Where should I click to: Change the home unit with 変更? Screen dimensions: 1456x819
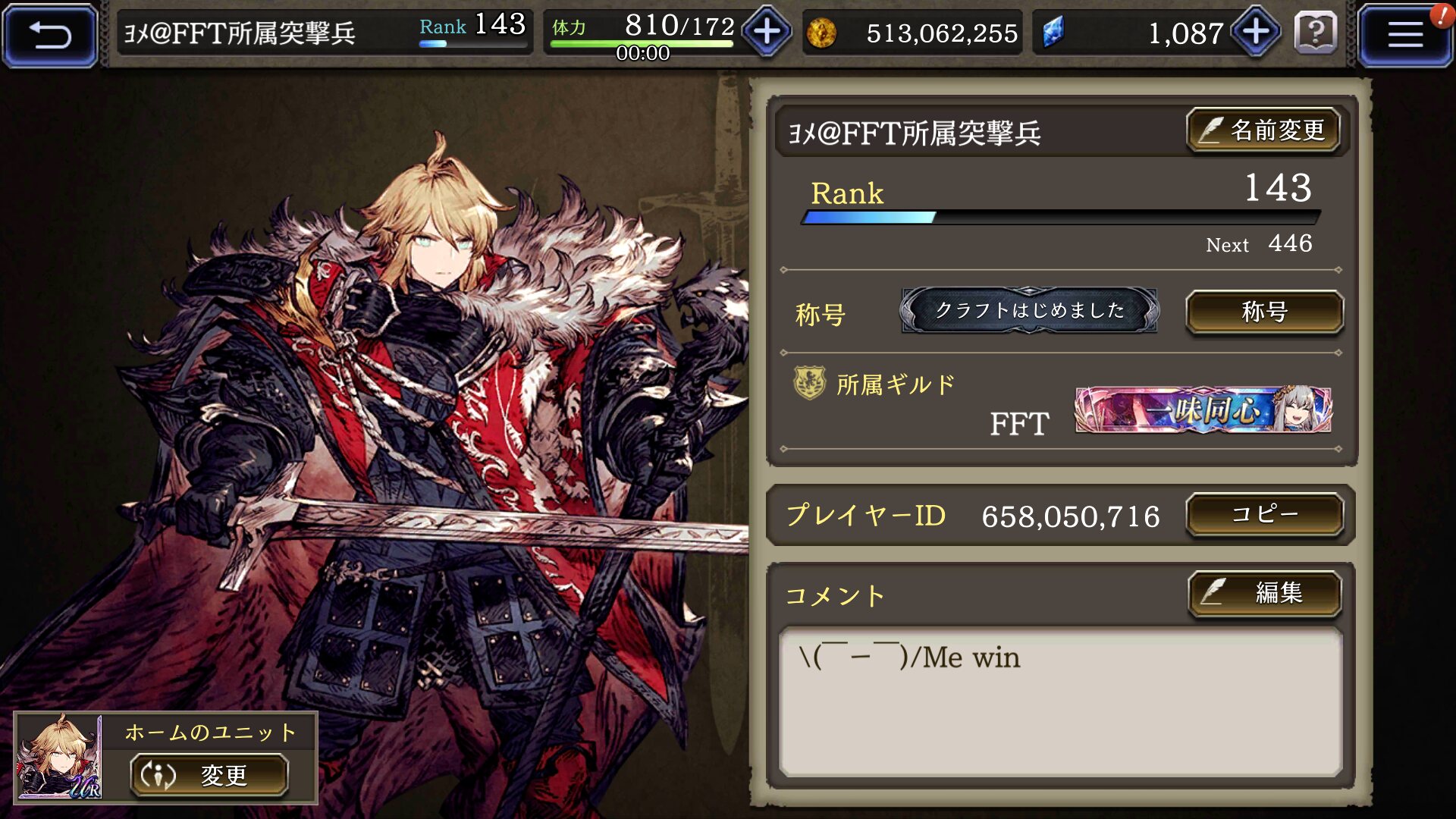click(209, 775)
